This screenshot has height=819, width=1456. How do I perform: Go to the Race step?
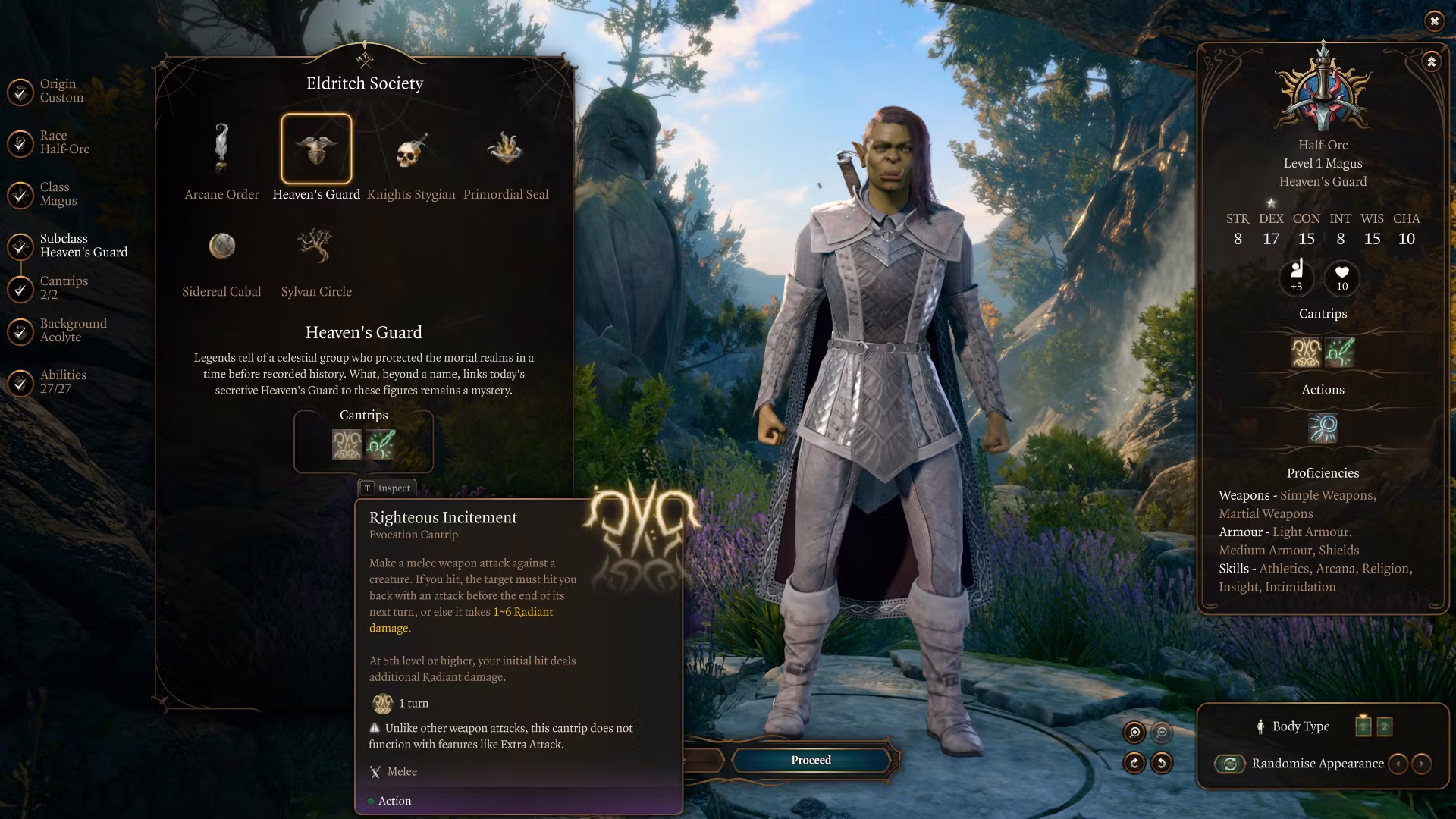[21, 143]
